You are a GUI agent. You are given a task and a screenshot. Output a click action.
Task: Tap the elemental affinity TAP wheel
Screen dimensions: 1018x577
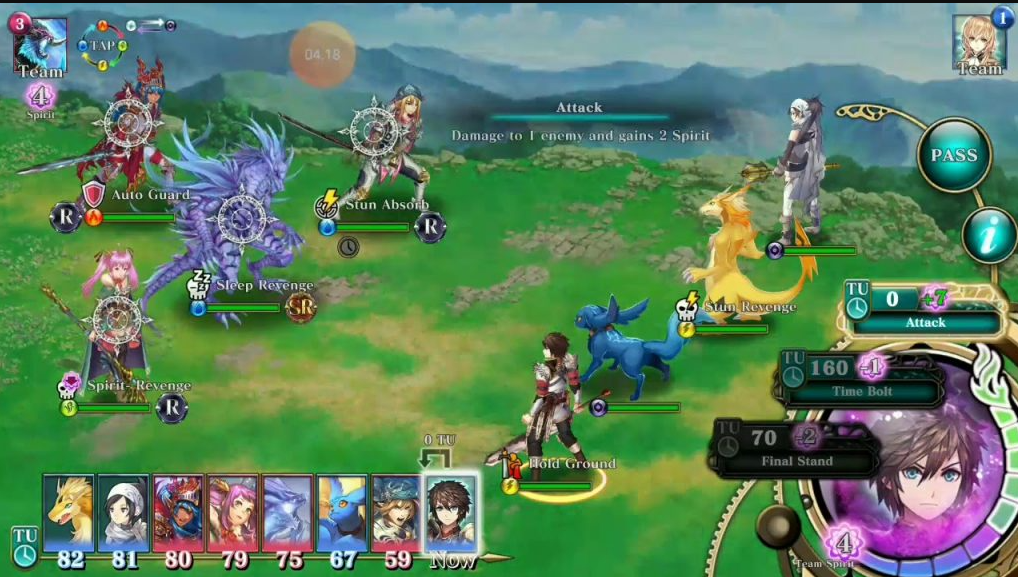click(102, 46)
